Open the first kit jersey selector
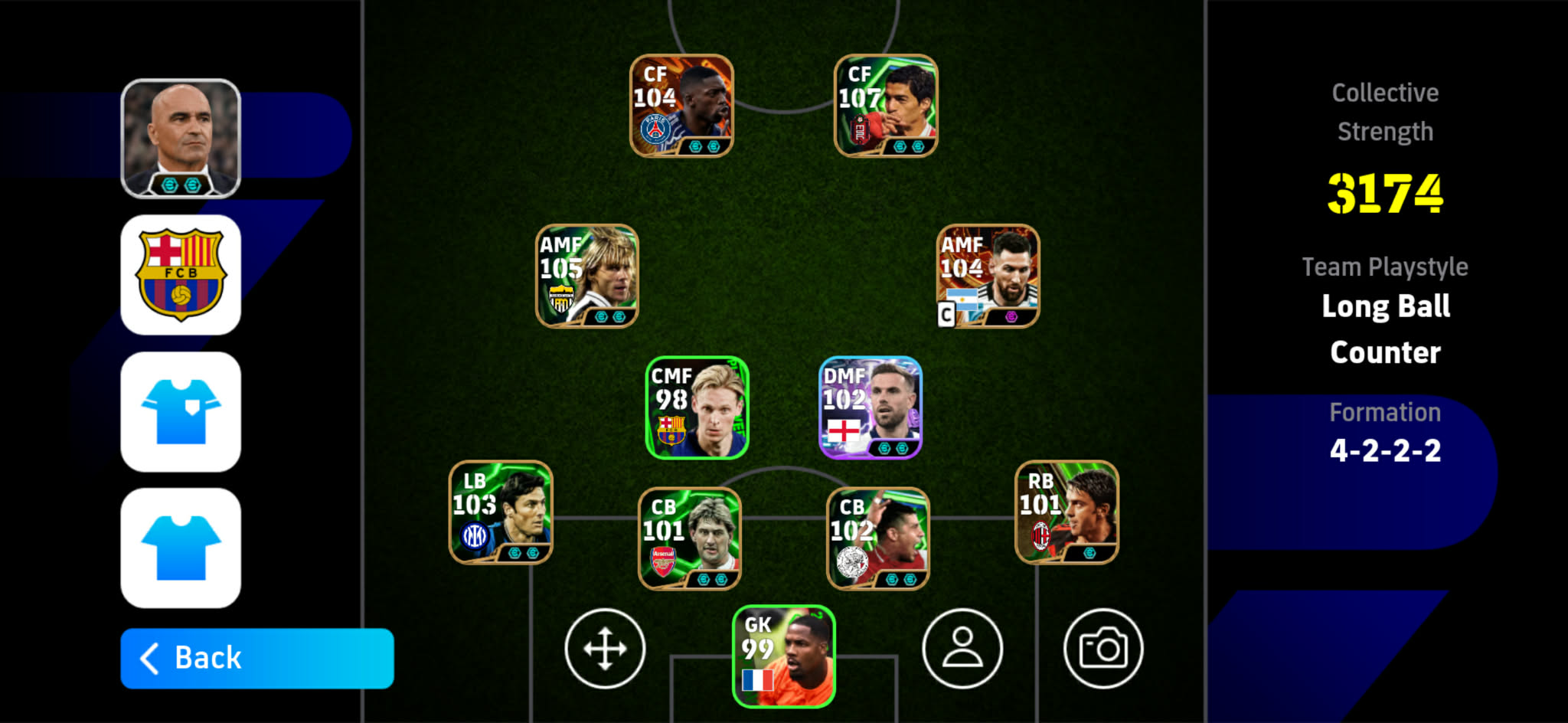 click(x=181, y=411)
